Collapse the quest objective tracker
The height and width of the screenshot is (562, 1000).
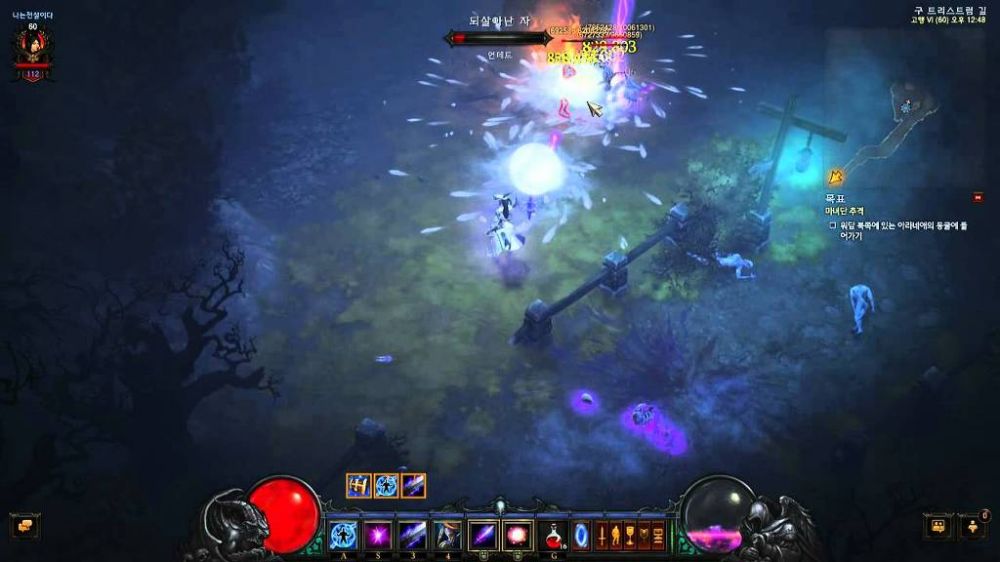977,197
